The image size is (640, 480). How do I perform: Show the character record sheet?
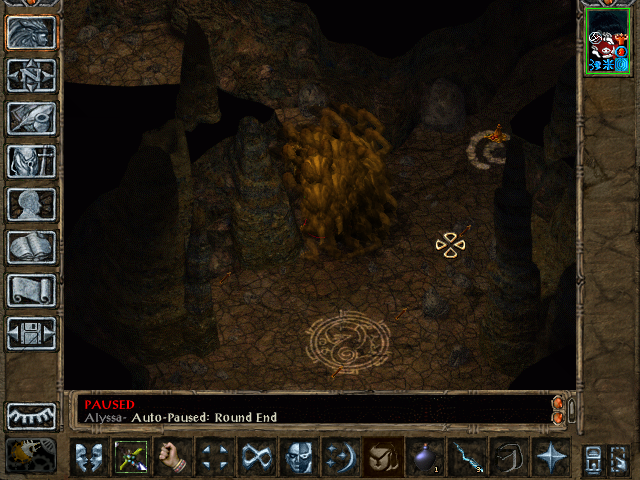pos(32,204)
